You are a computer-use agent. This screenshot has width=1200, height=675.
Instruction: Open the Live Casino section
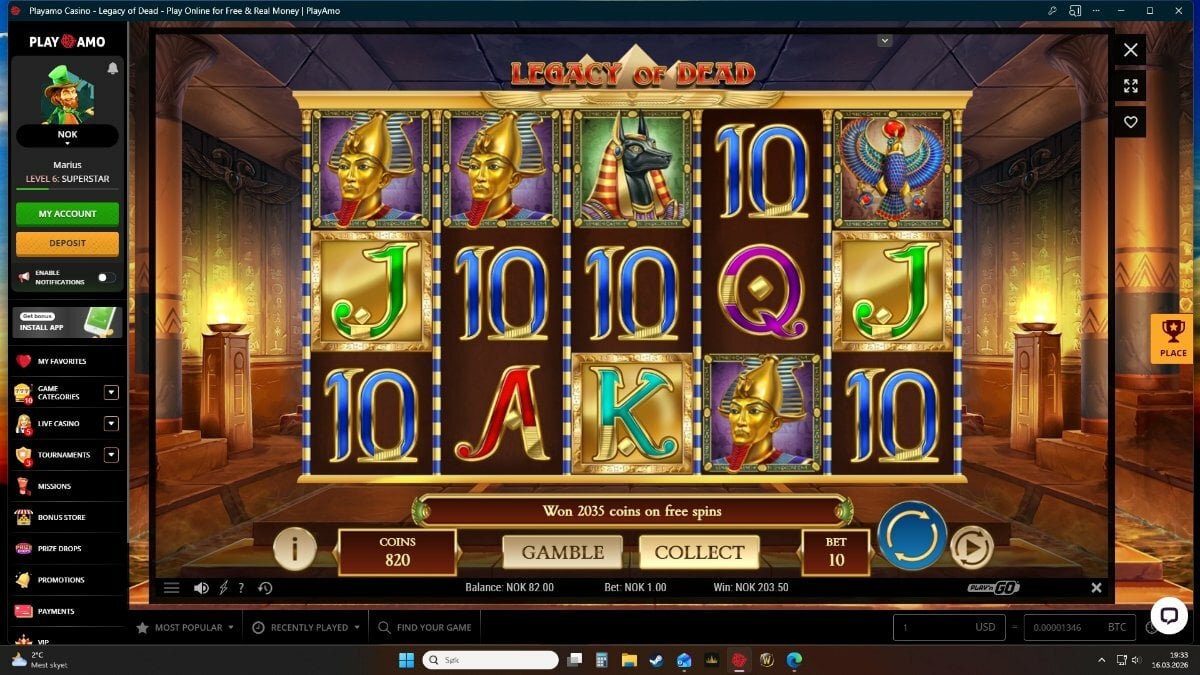(x=58, y=424)
